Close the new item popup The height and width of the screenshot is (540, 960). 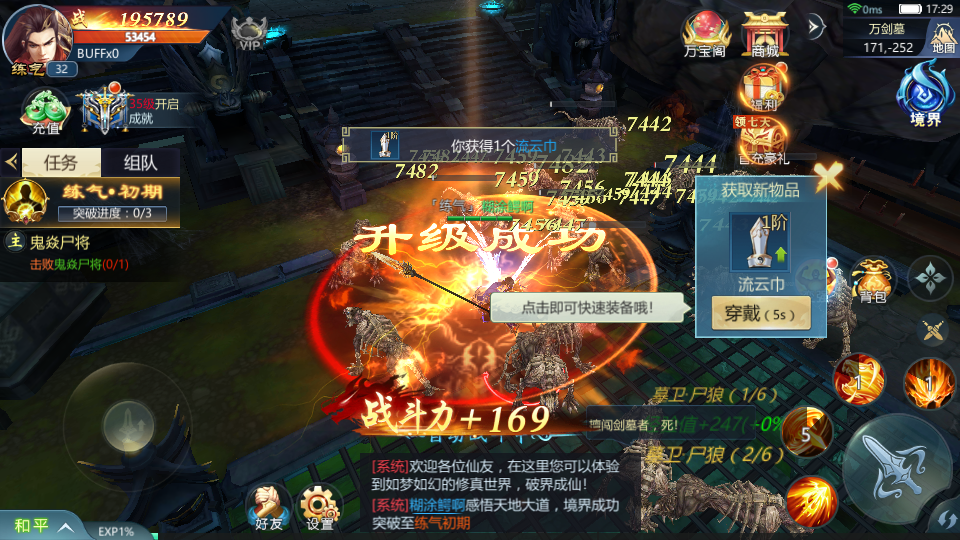click(828, 177)
